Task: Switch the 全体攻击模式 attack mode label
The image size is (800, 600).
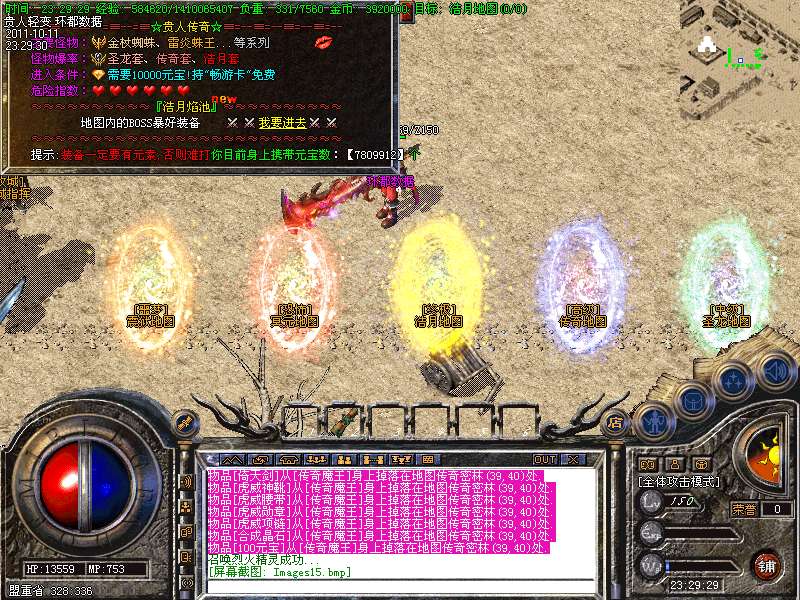Action: 680,481
